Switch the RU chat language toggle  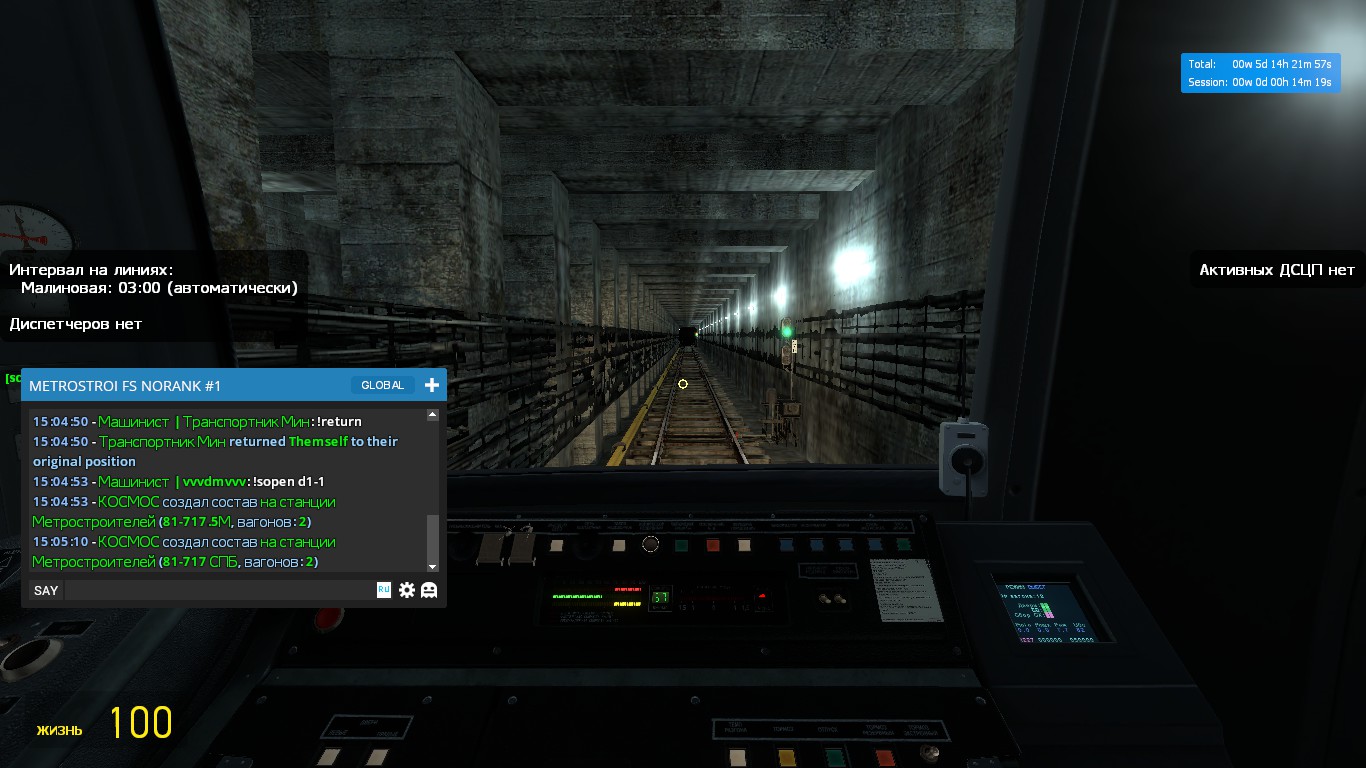[x=384, y=590]
